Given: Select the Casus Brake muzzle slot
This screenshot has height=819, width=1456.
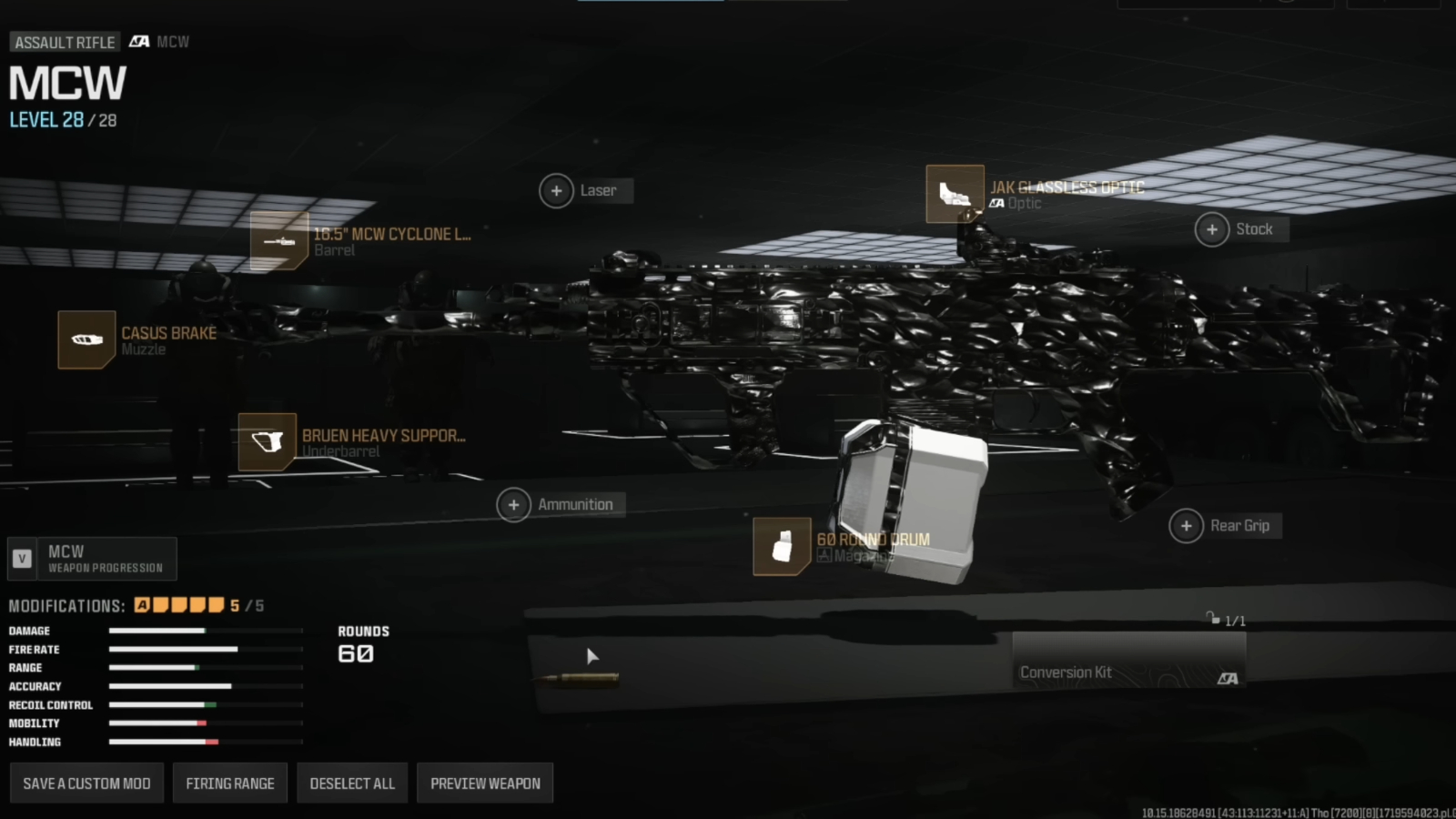Looking at the screenshot, I should click(x=86, y=339).
